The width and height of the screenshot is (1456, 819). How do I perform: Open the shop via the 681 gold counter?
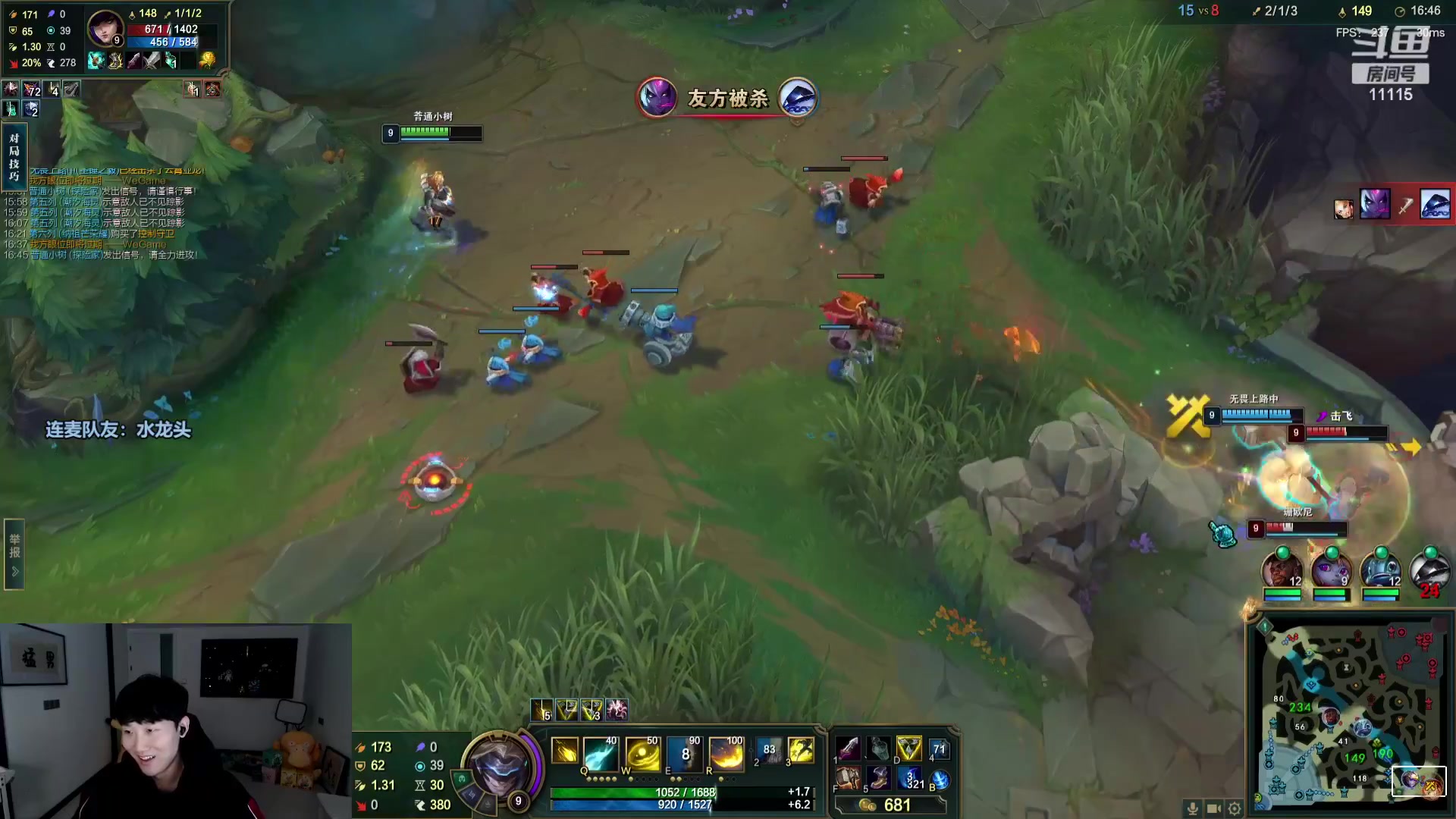tap(887, 805)
